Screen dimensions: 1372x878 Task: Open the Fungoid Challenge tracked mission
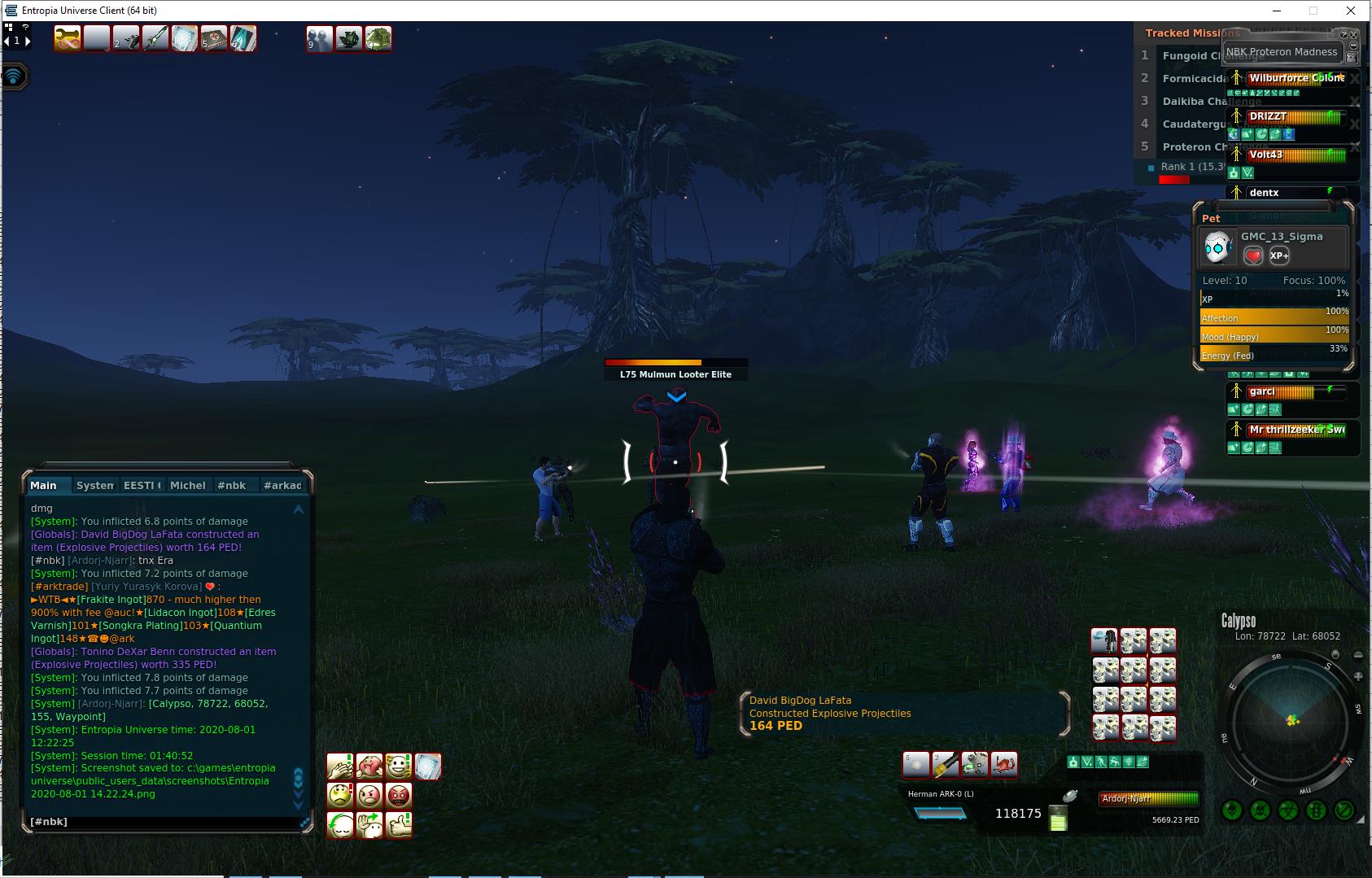coord(1188,55)
